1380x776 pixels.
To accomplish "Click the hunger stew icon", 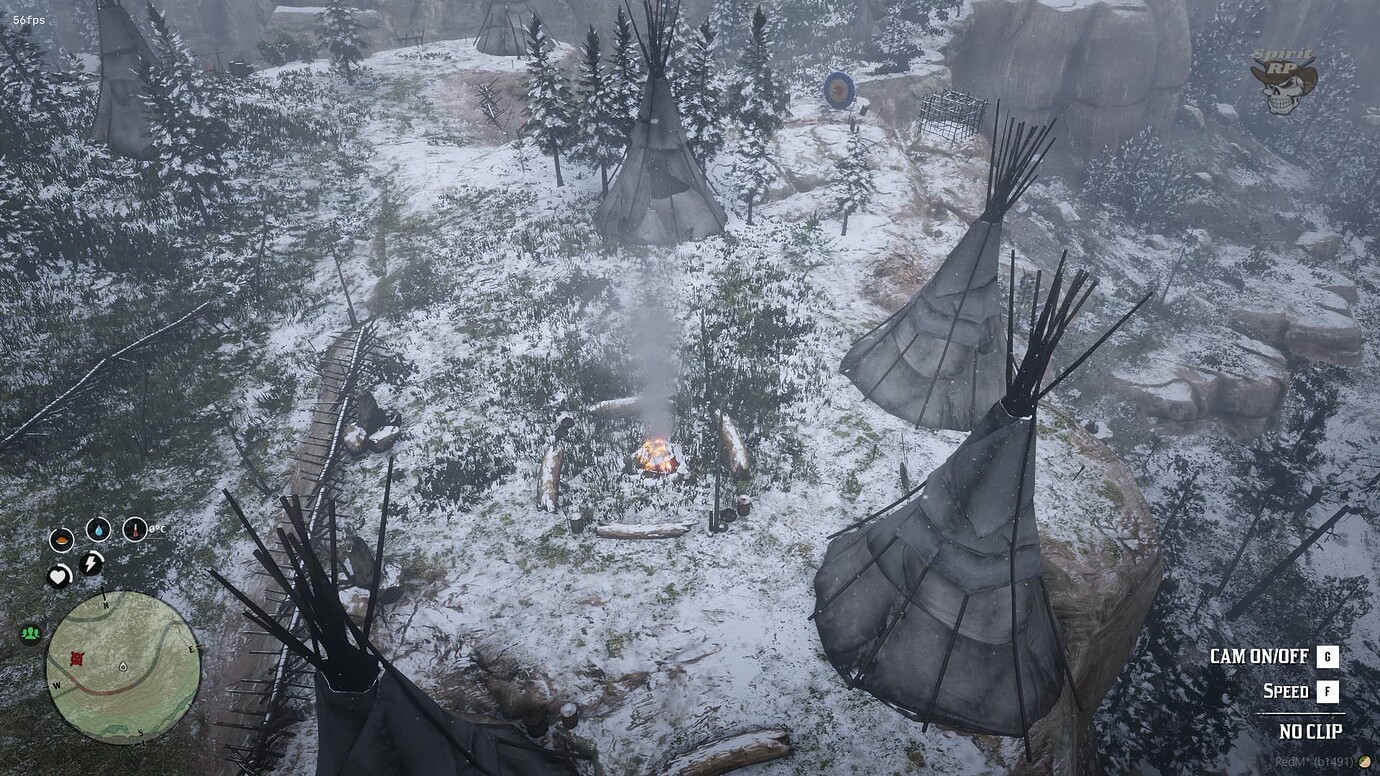I will 63,539.
